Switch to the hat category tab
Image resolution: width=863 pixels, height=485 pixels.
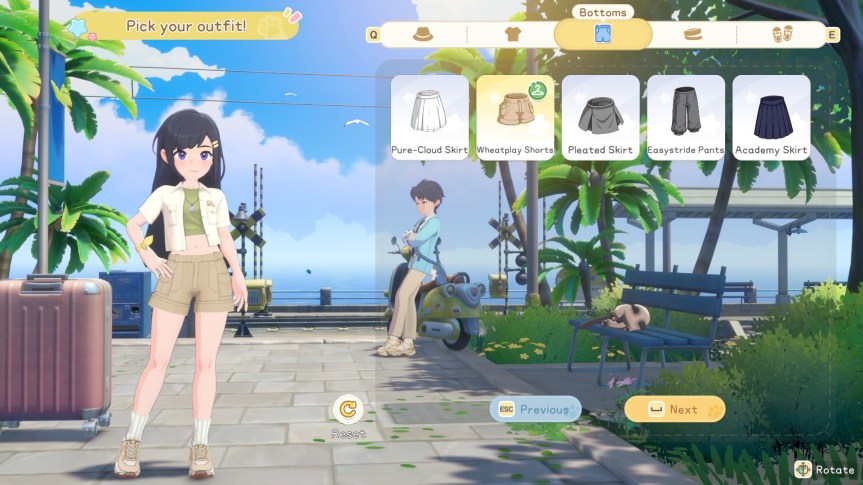pos(423,34)
